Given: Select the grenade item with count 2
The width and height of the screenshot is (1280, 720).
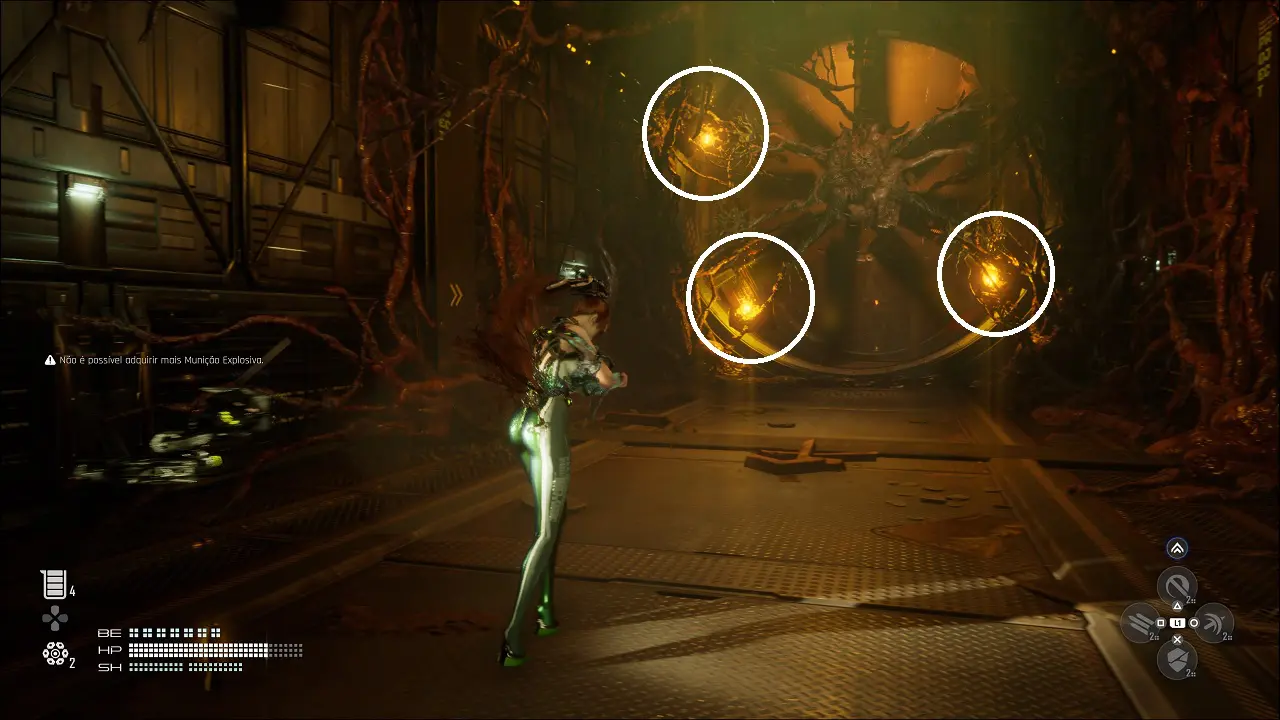Looking at the screenshot, I should coord(54,654).
